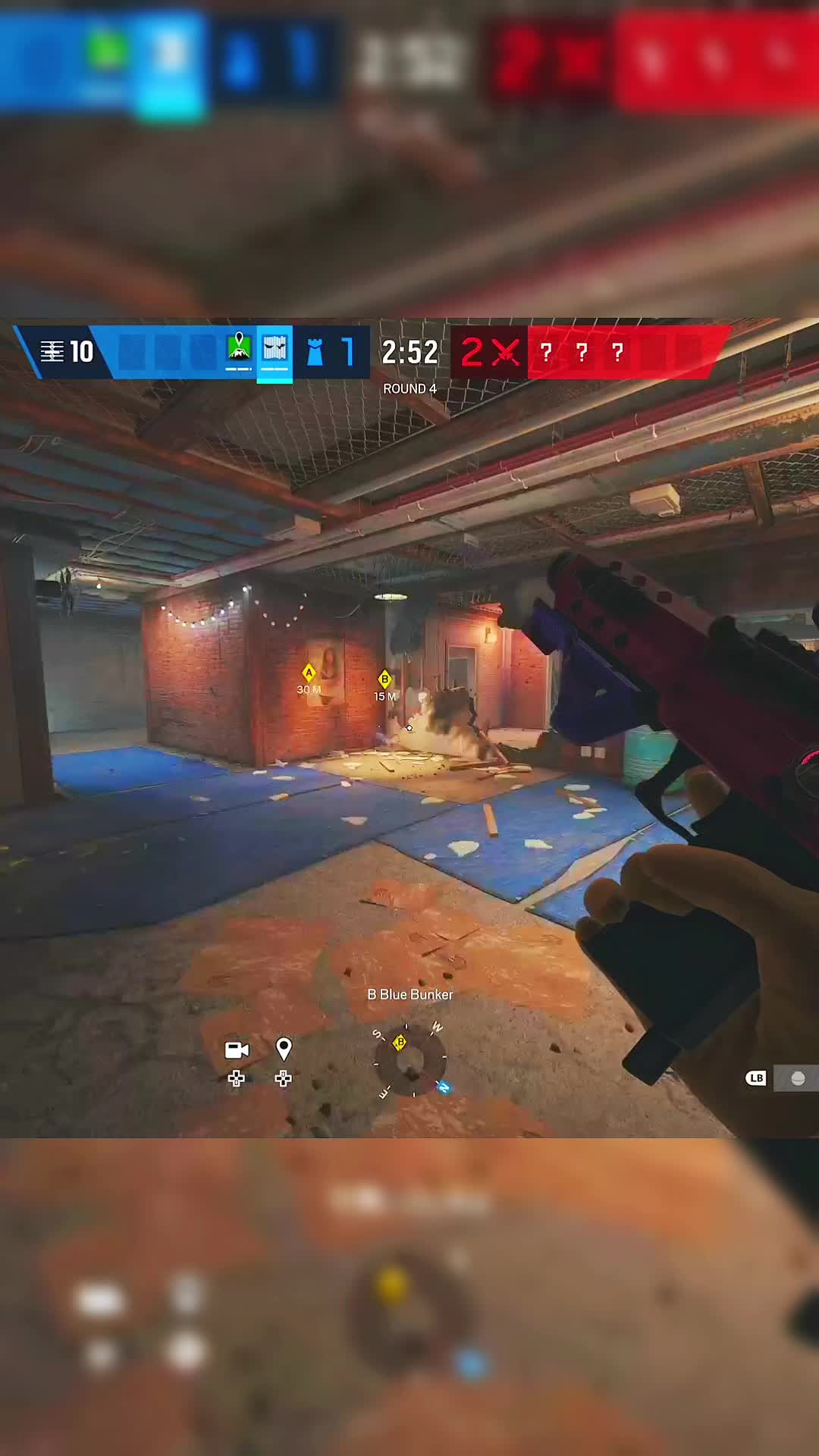Select objective marker B at 15 M
The width and height of the screenshot is (819, 1456).
[384, 679]
